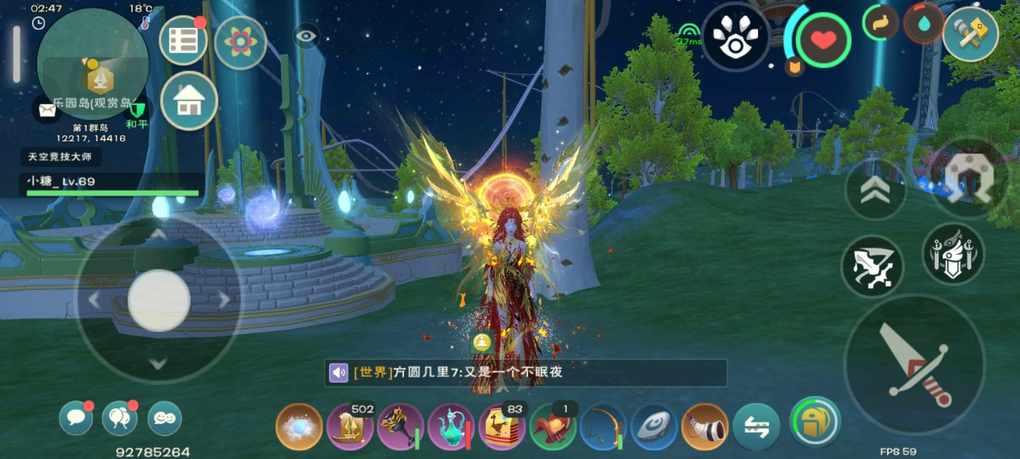Tap the swap arrows hotbar button
This screenshot has height=459, width=1020.
pyautogui.click(x=757, y=427)
